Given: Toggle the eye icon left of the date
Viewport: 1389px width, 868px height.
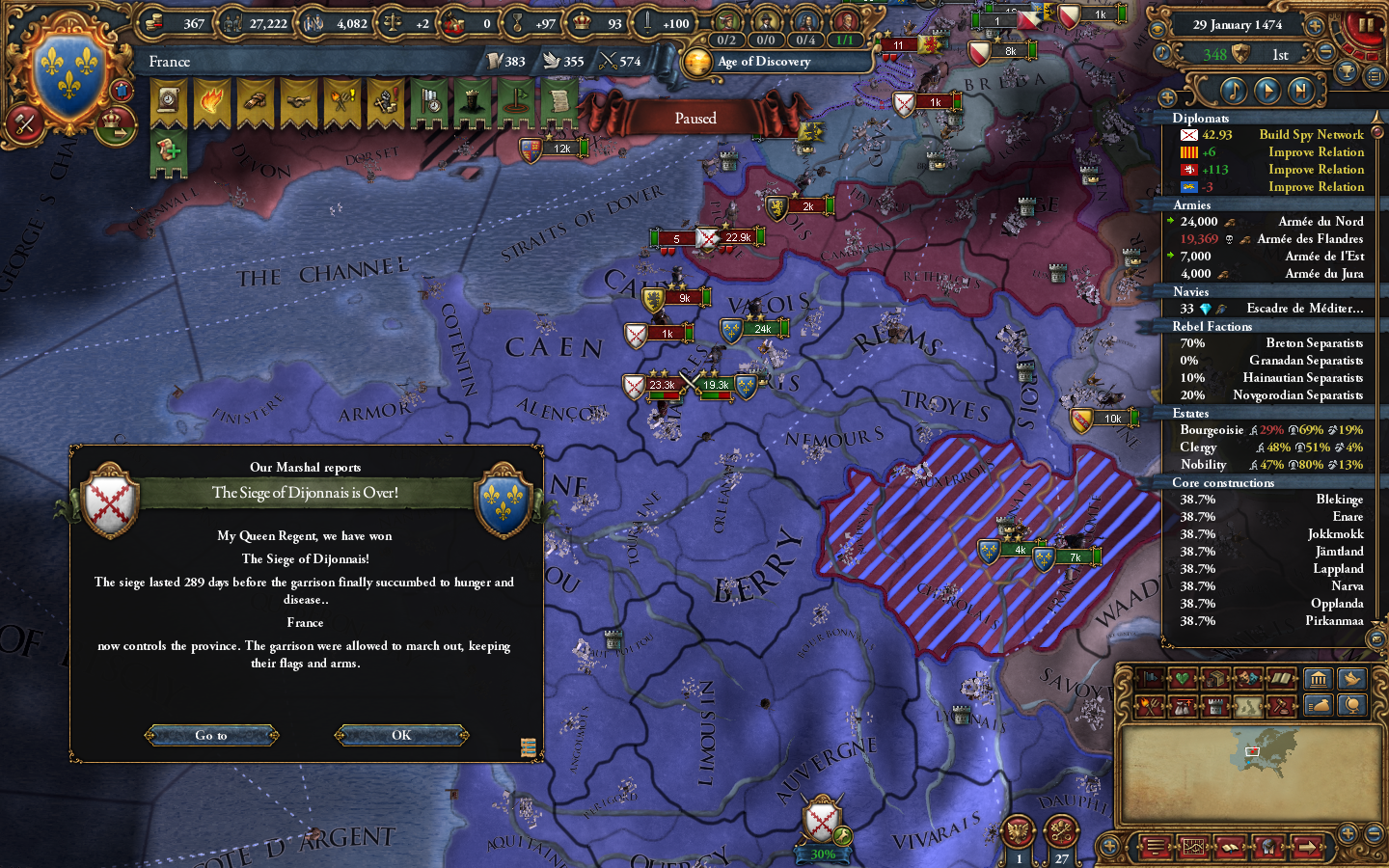Looking at the screenshot, I should point(1157,28).
